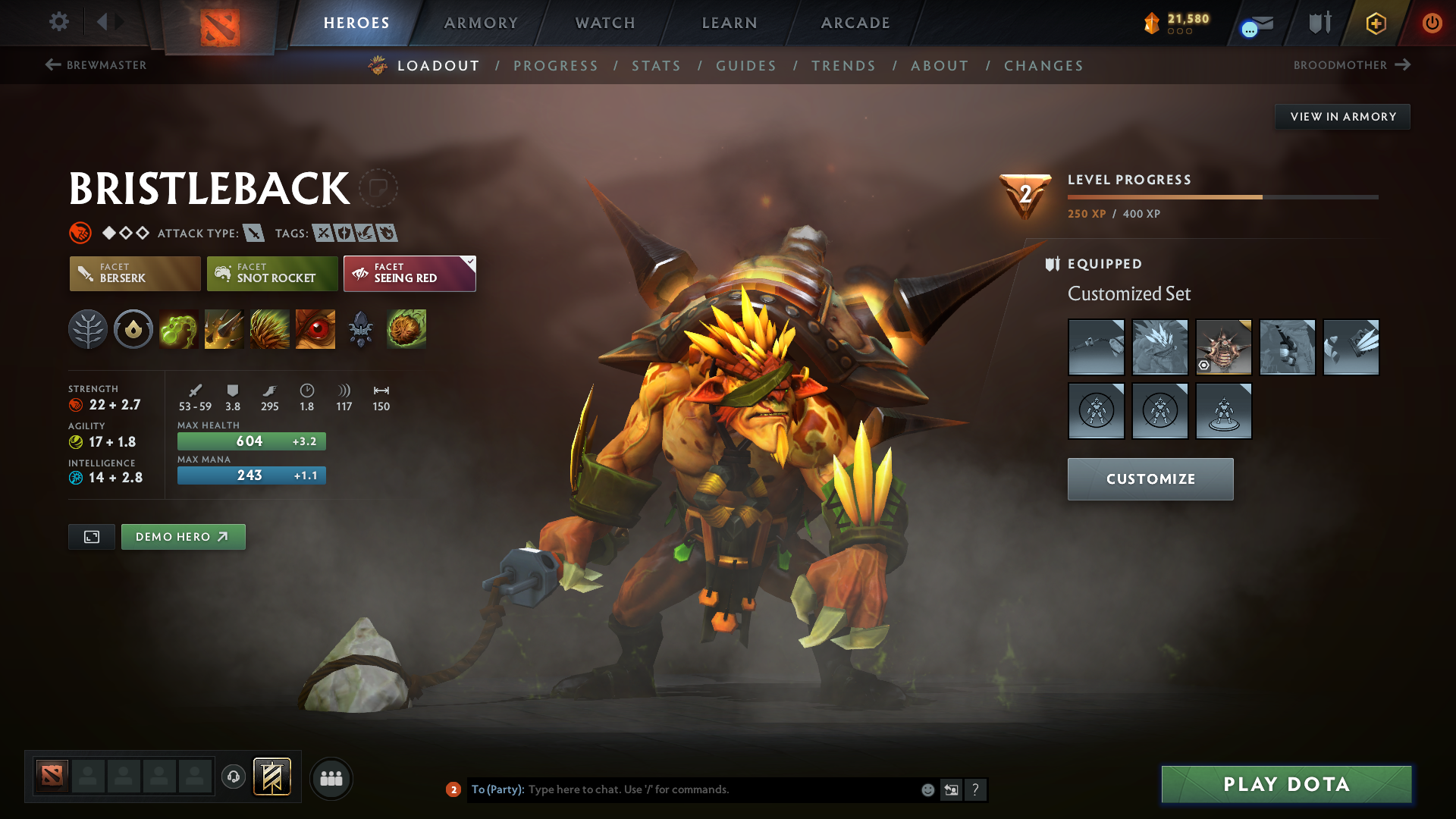Open the settings gear icon
This screenshot has width=1456, height=819.
tap(58, 23)
